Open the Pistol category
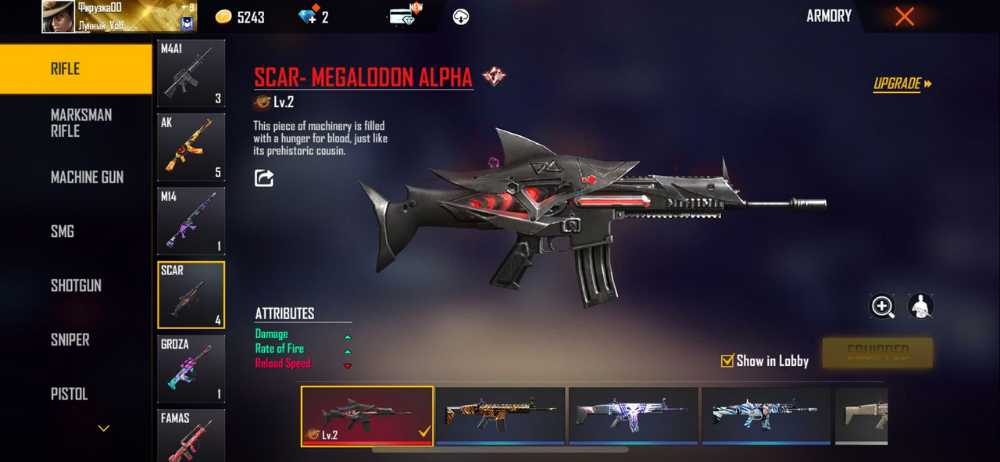This screenshot has width=1000, height=462. pos(76,394)
